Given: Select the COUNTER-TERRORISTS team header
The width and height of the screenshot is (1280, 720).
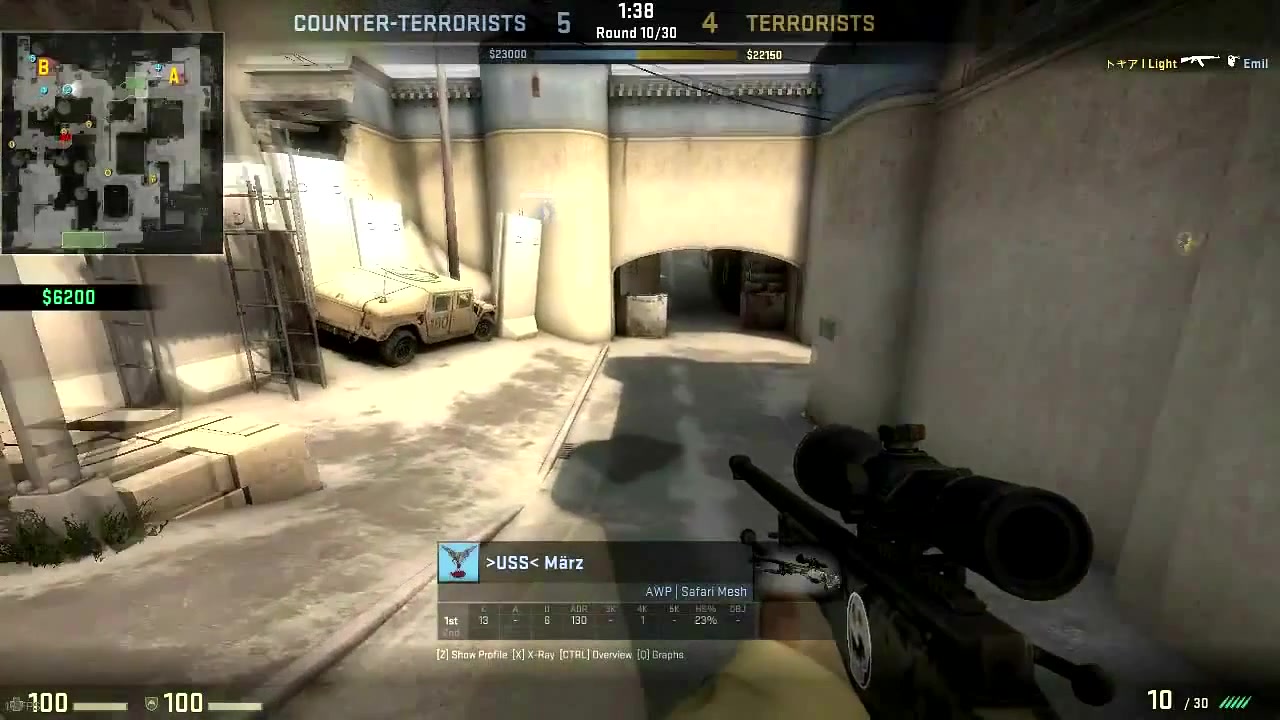Looking at the screenshot, I should click(409, 23).
